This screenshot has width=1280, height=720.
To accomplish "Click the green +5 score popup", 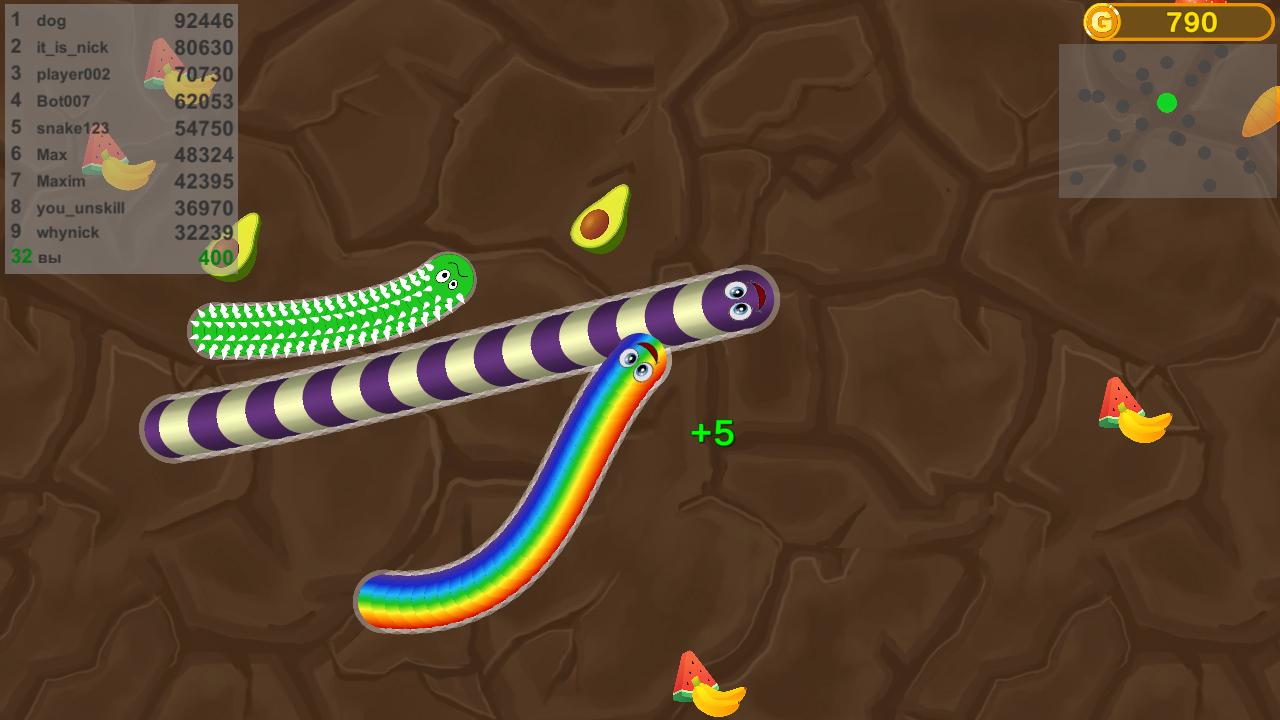I will coord(711,432).
